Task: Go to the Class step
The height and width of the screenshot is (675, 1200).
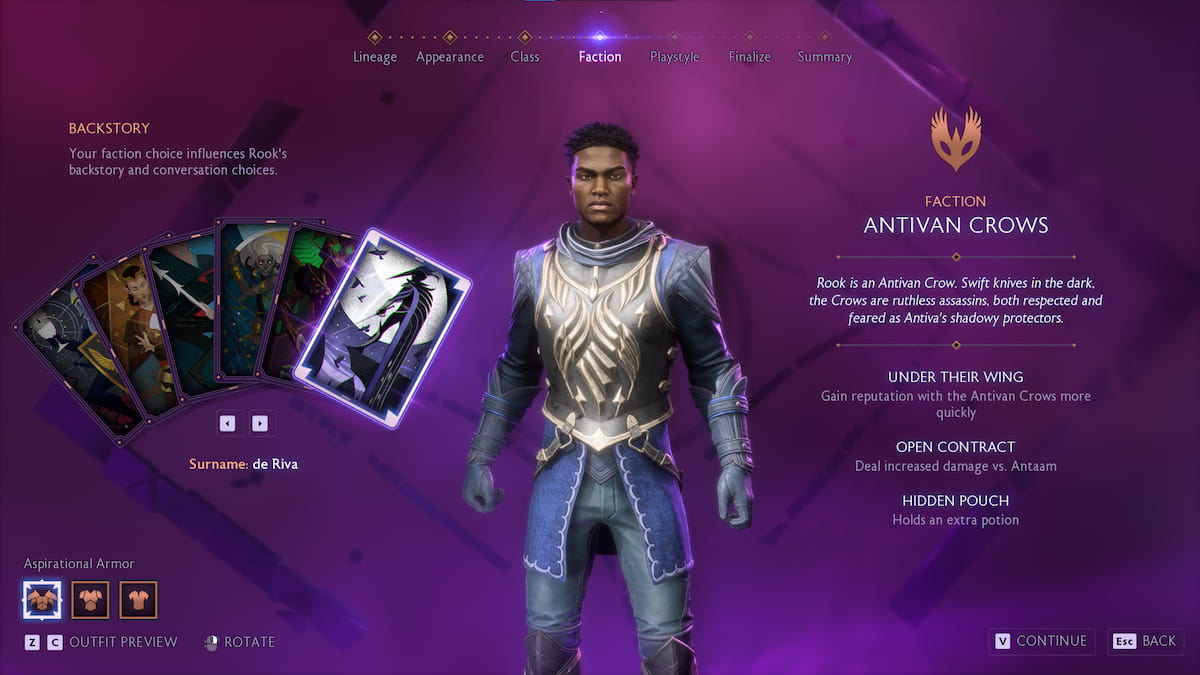Action: [524, 56]
